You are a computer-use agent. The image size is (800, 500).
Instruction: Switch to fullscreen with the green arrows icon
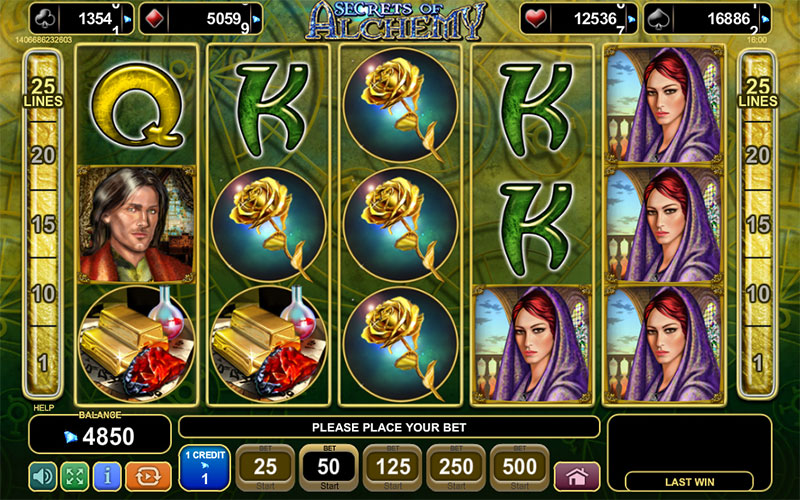[x=75, y=475]
